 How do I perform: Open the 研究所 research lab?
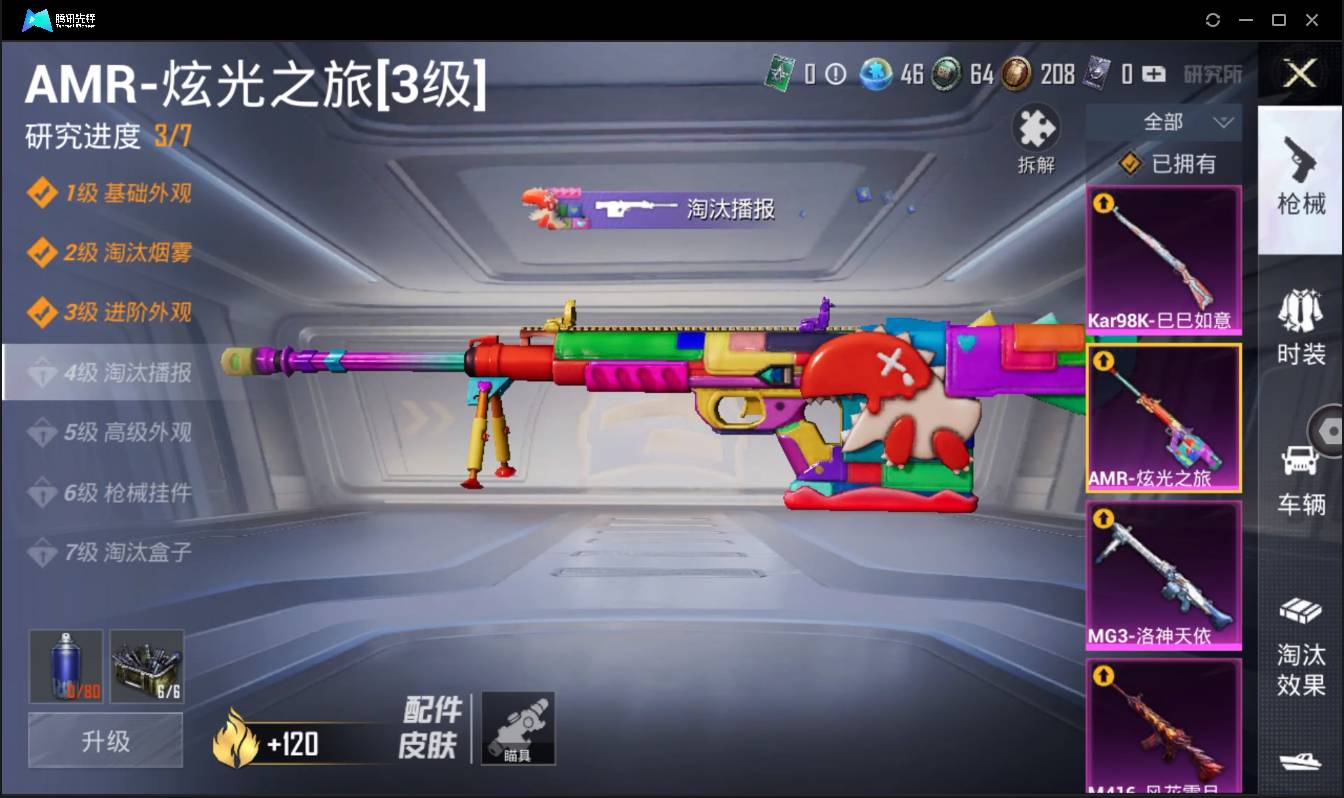(1211, 74)
